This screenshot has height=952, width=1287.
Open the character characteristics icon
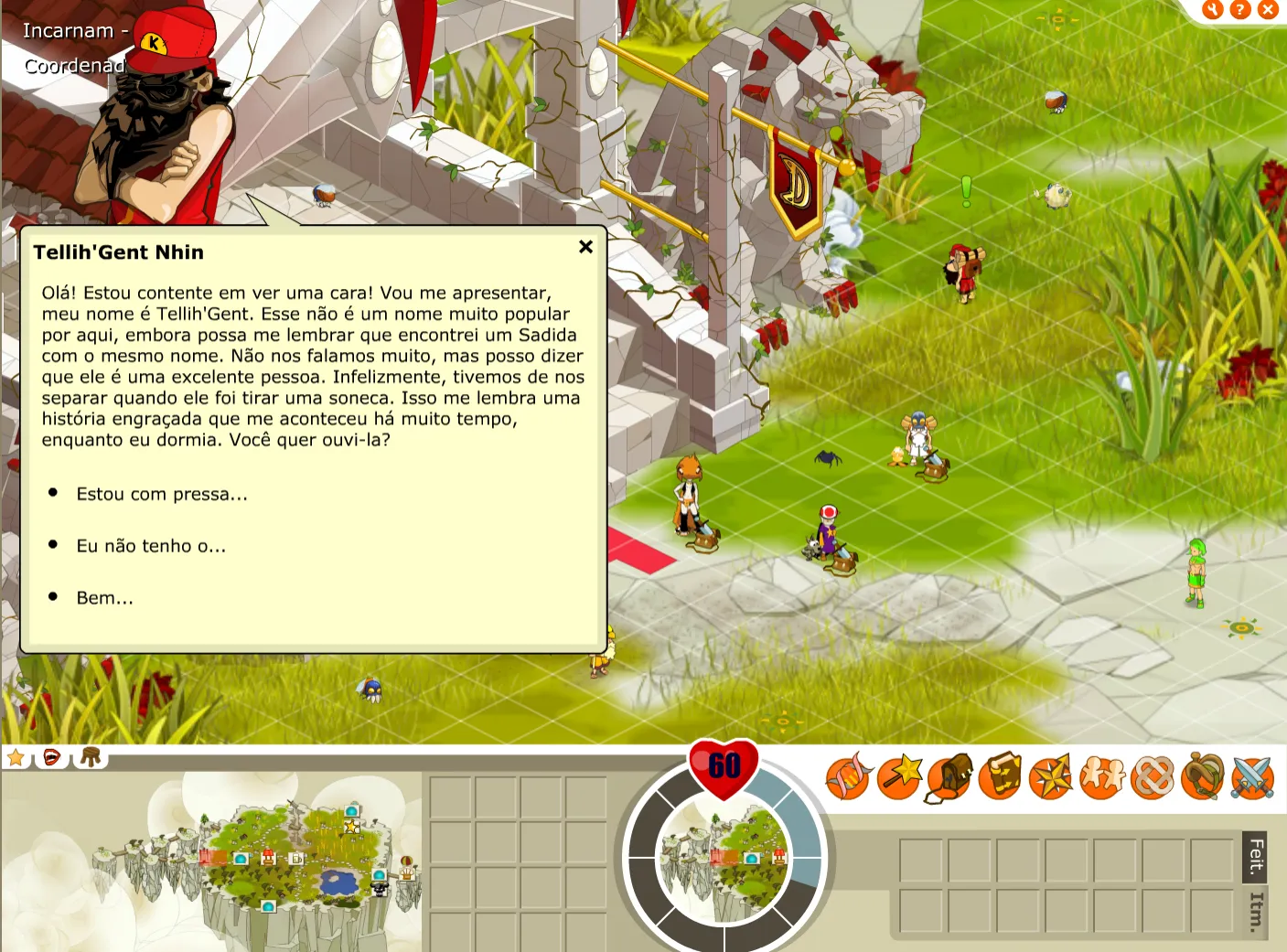(848, 777)
